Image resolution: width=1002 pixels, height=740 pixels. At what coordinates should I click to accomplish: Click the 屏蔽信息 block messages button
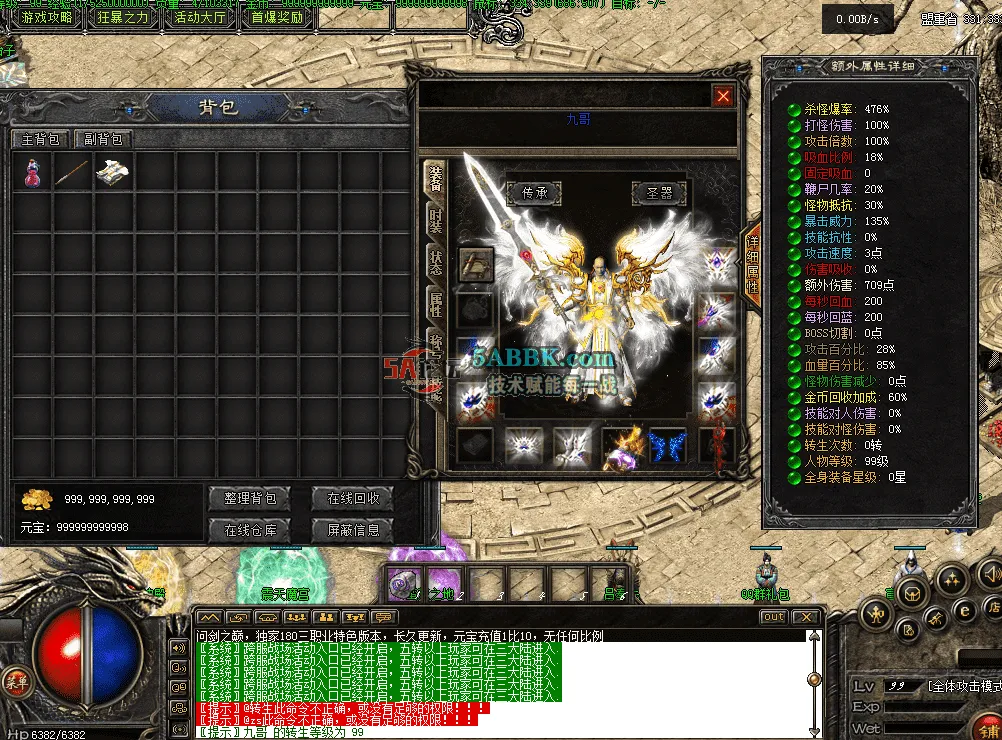tap(352, 529)
